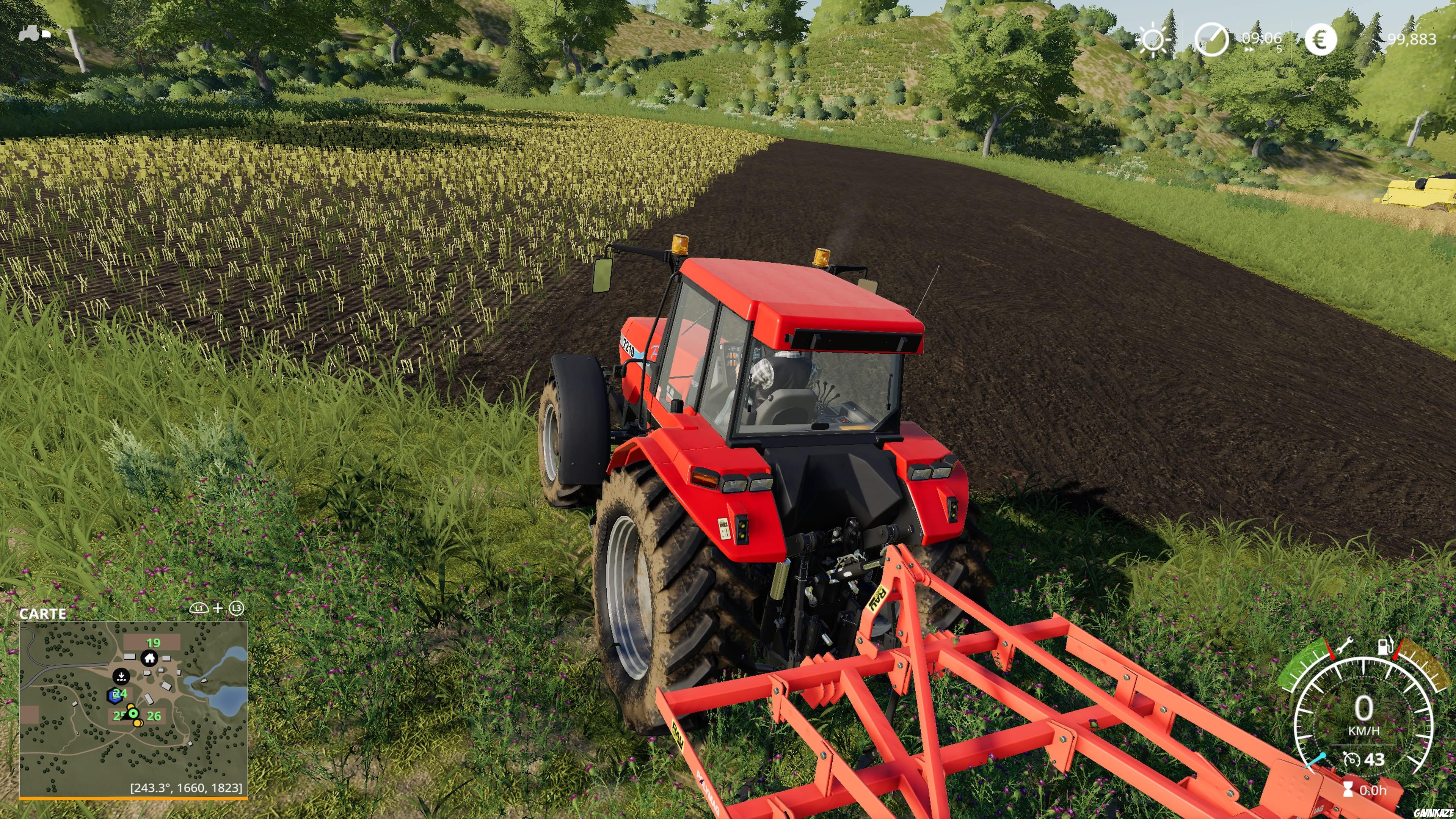Click field number 19 on the minimap

153,643
